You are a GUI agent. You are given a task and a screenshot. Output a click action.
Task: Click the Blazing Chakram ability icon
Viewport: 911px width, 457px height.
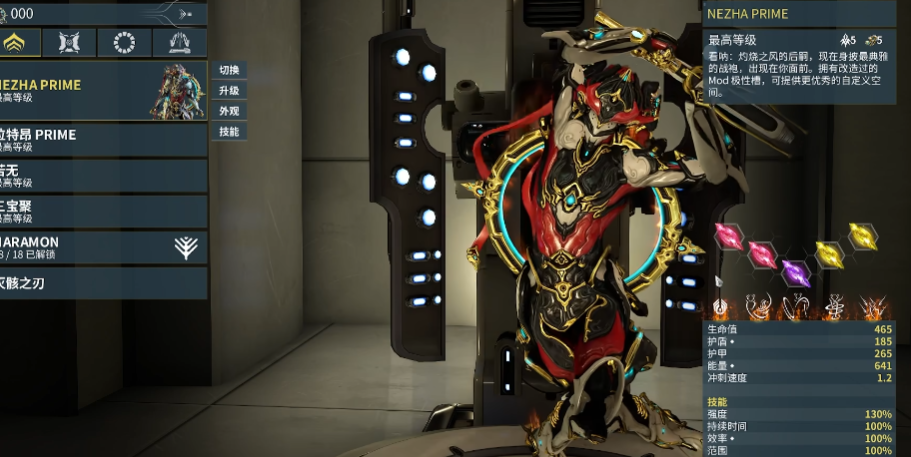pos(796,306)
